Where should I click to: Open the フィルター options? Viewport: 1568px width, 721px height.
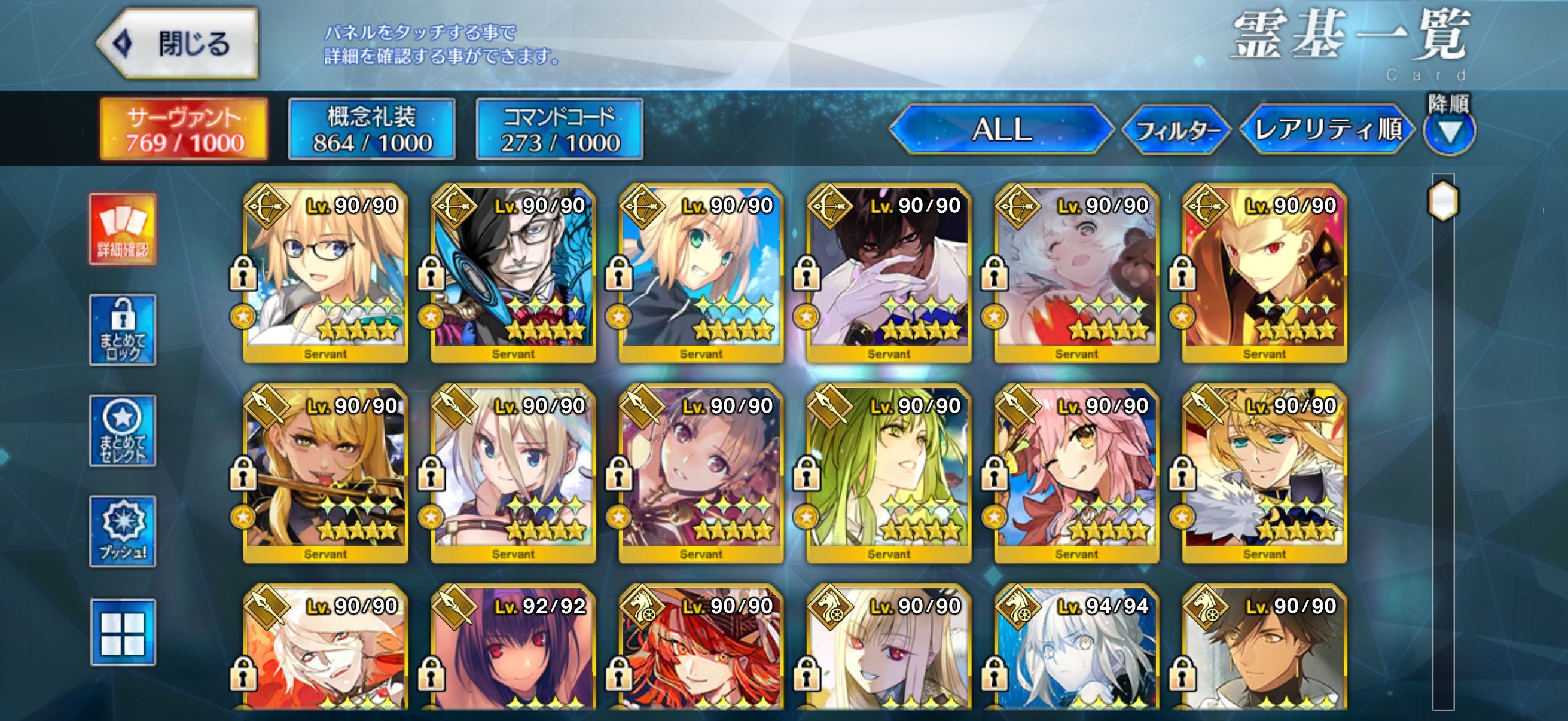point(1176,130)
